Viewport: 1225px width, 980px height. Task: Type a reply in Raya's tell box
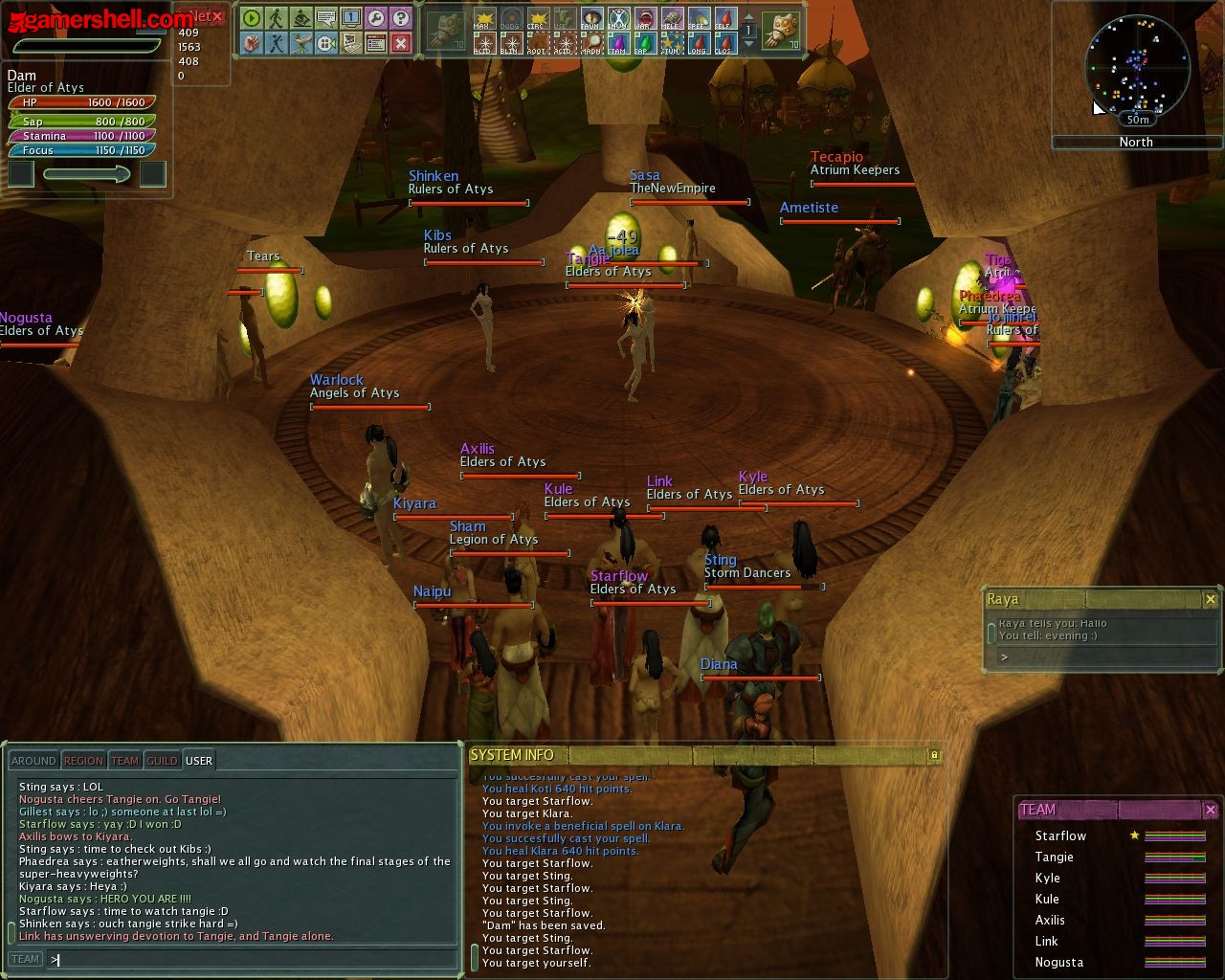point(1101,657)
